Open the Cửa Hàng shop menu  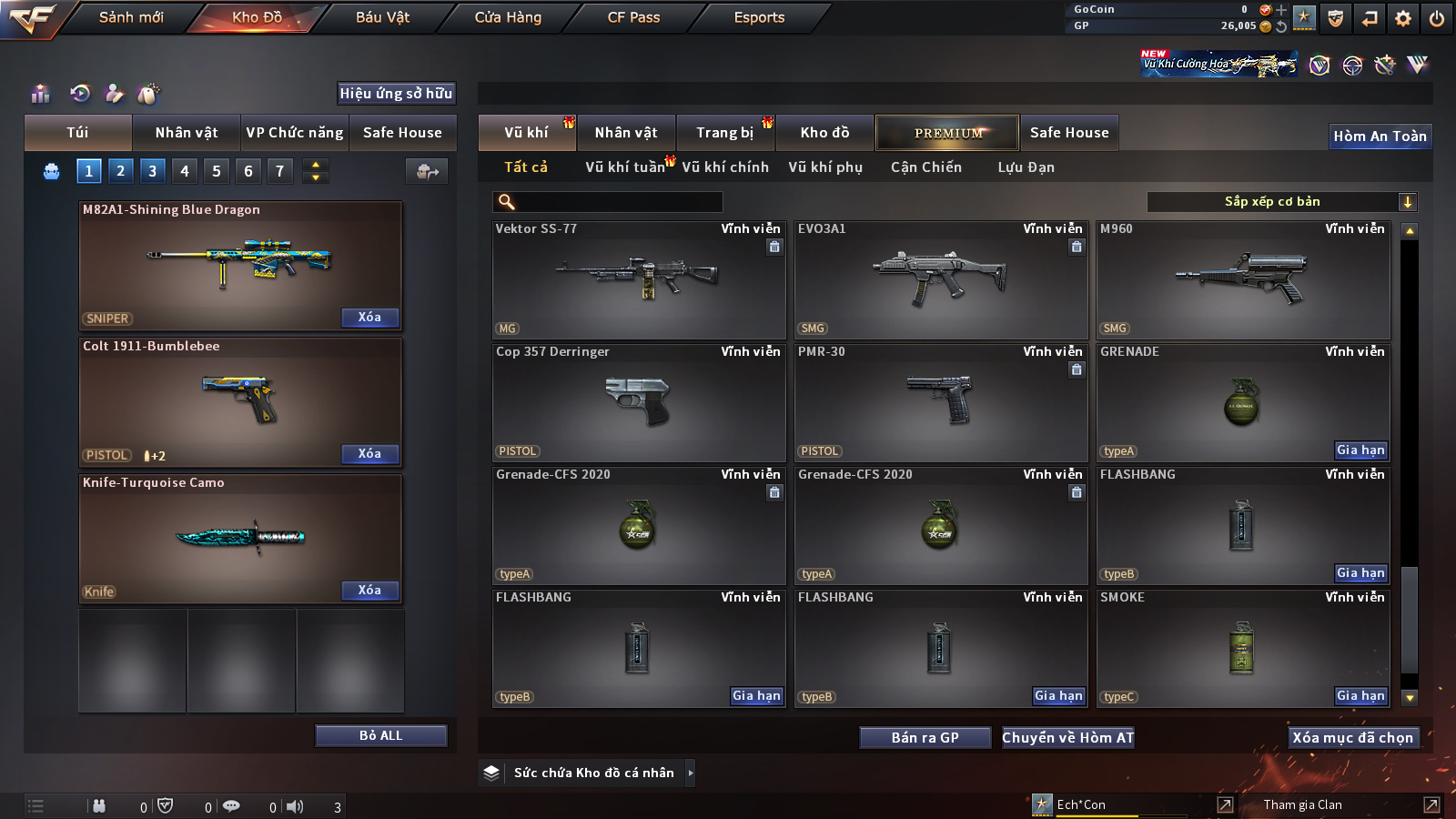[508, 17]
